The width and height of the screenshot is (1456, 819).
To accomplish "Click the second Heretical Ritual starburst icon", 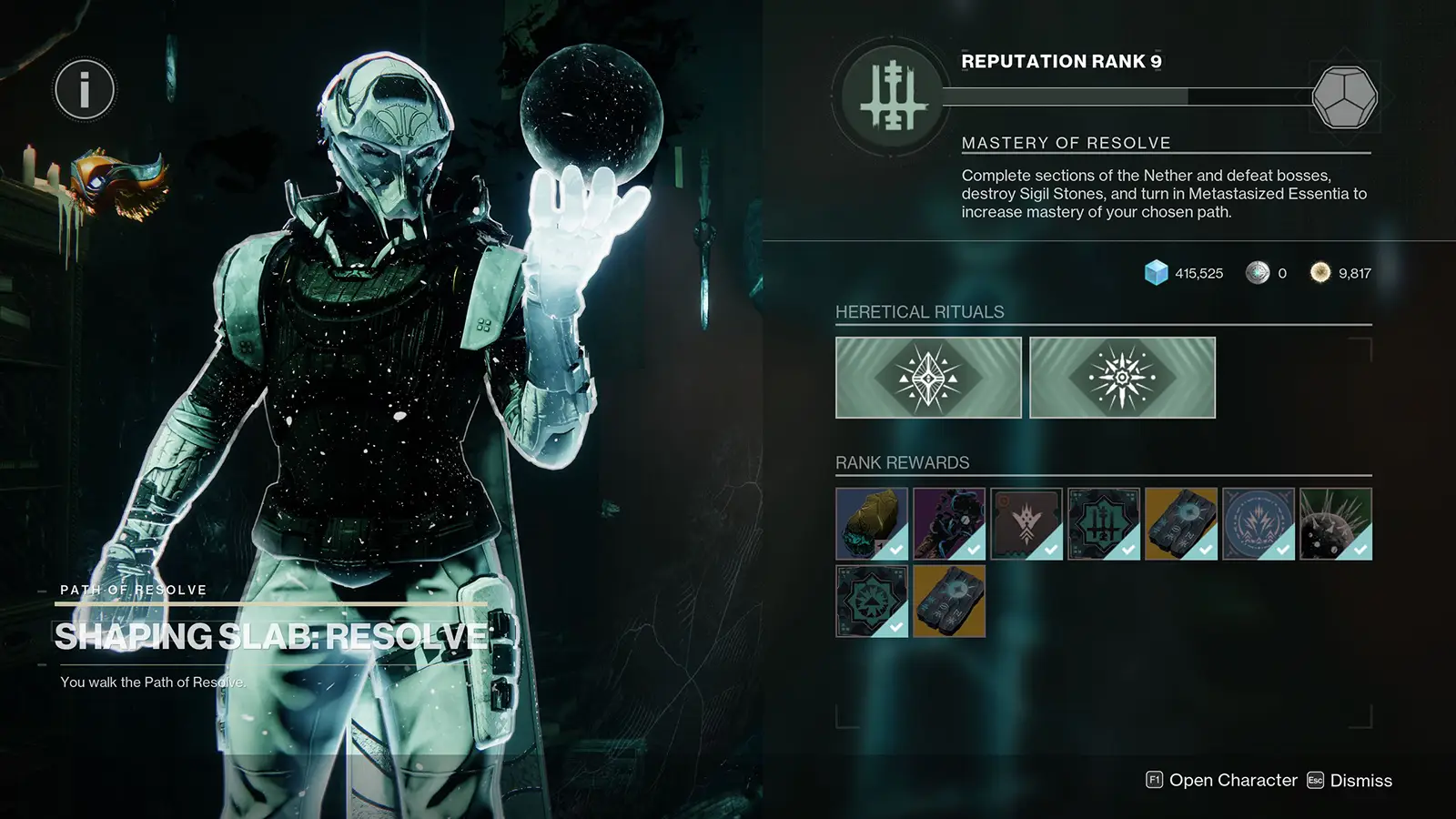I will click(1121, 377).
